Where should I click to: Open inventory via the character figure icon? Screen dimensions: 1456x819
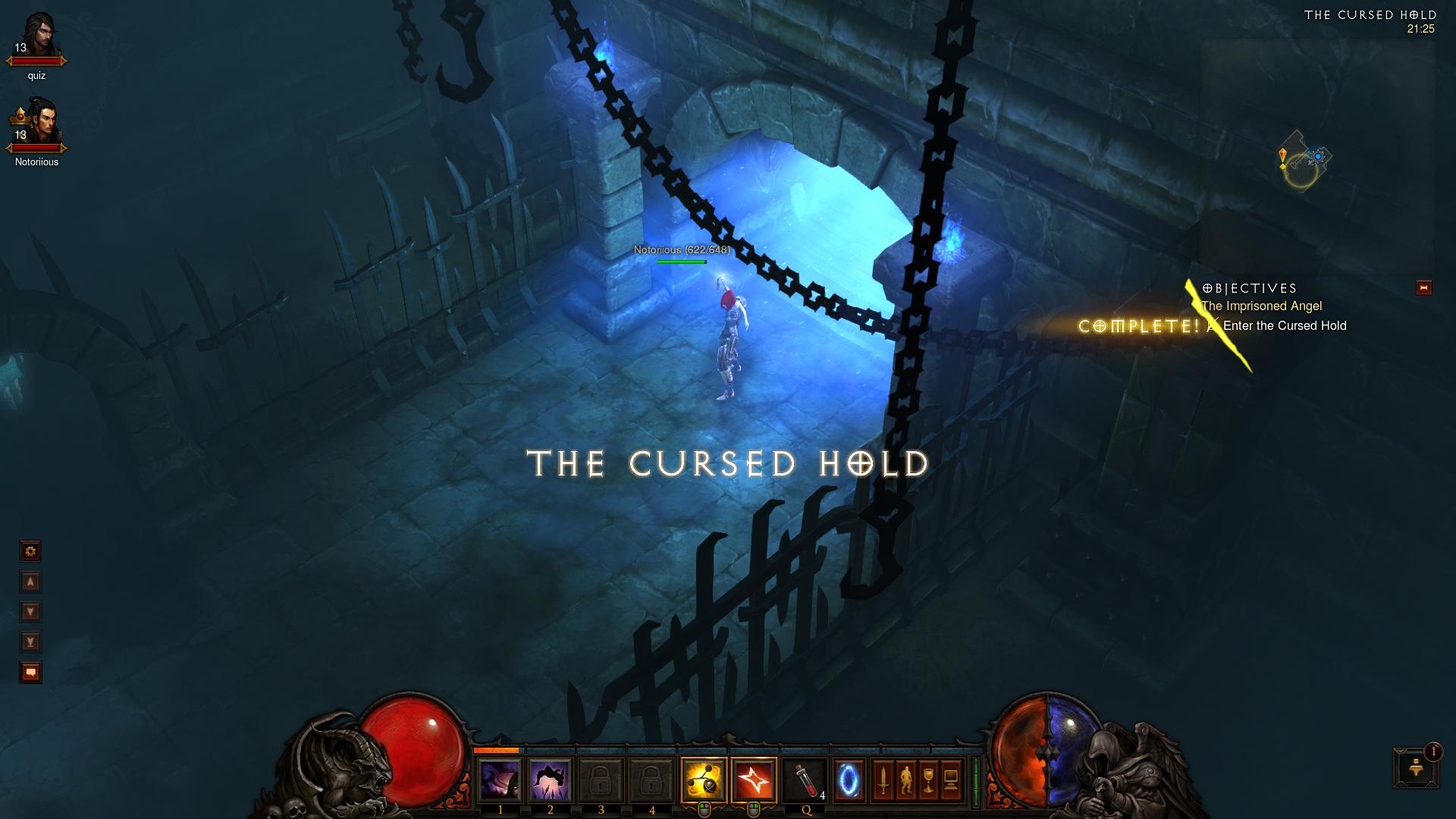[905, 781]
